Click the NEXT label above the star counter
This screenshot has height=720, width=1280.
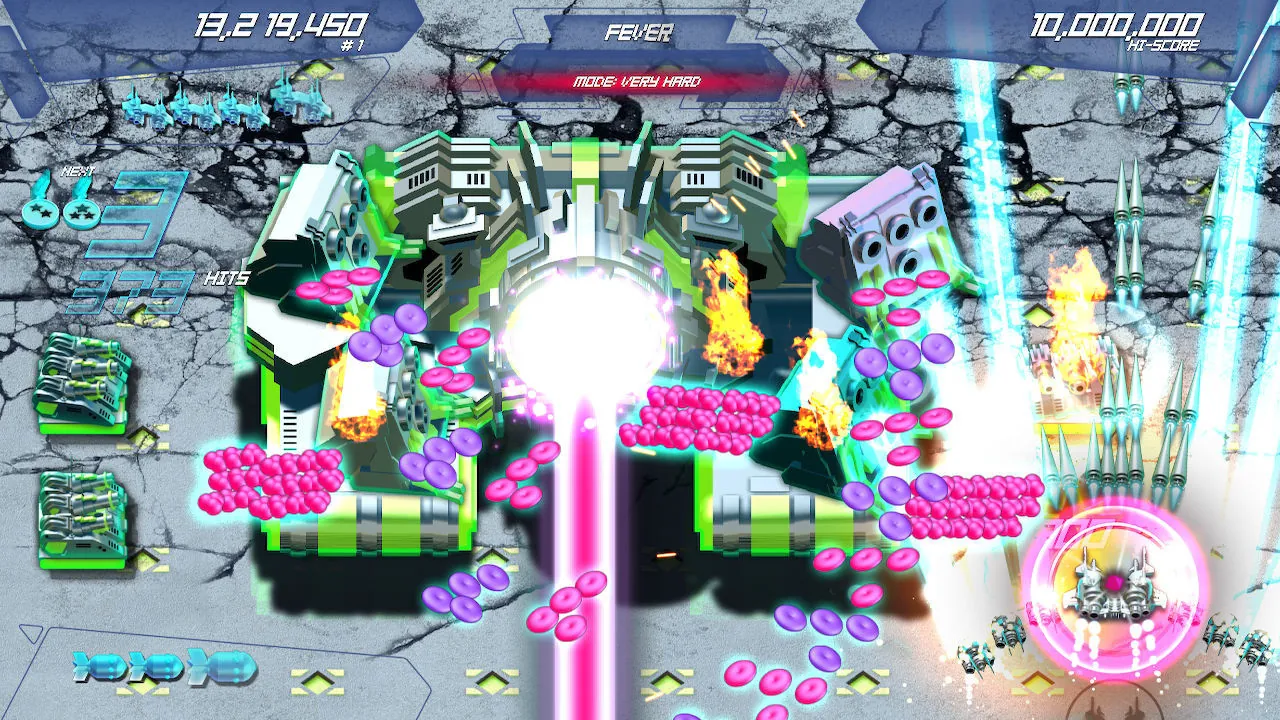[78, 171]
